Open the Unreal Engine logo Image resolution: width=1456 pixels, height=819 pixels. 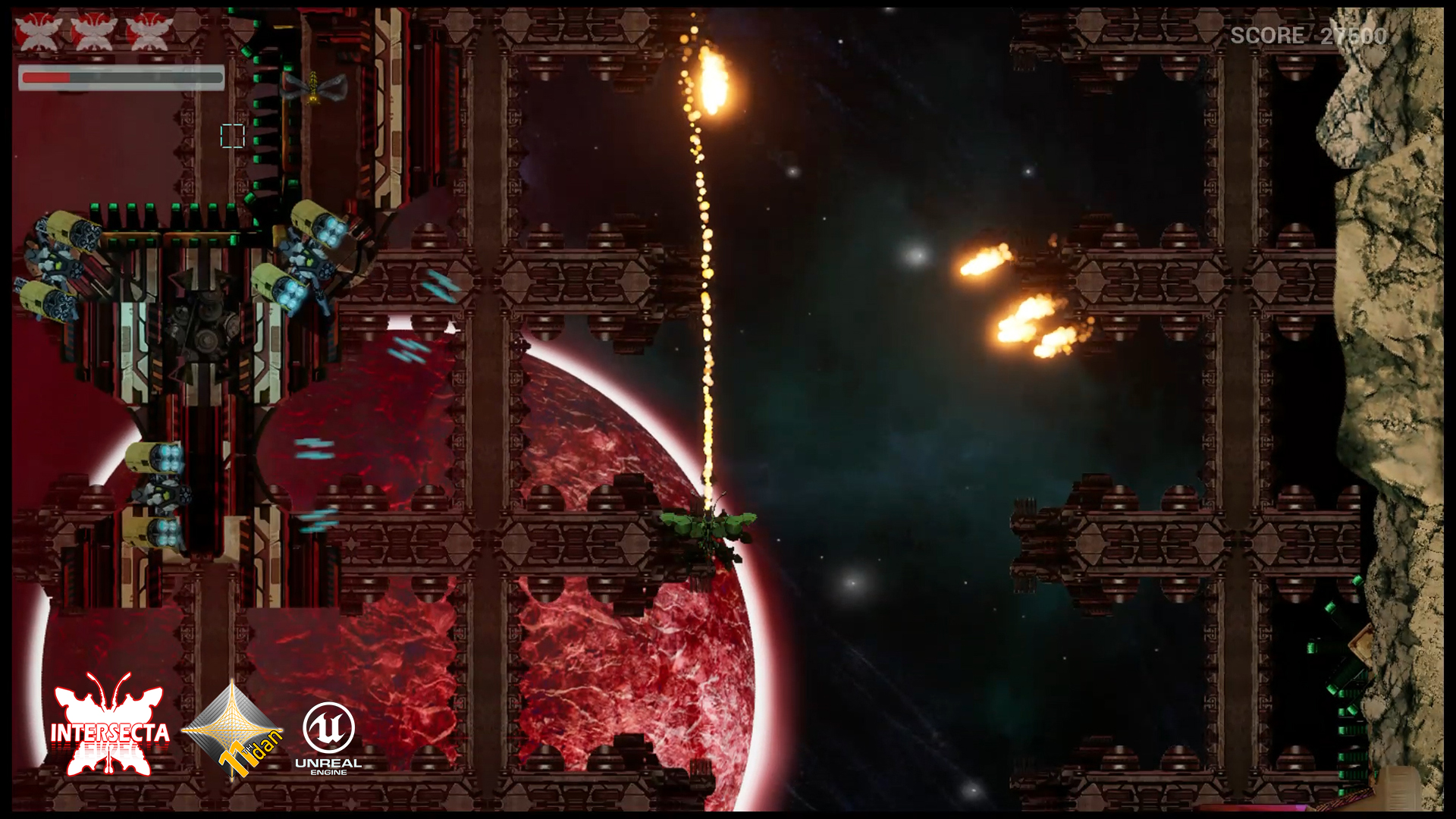[x=328, y=737]
